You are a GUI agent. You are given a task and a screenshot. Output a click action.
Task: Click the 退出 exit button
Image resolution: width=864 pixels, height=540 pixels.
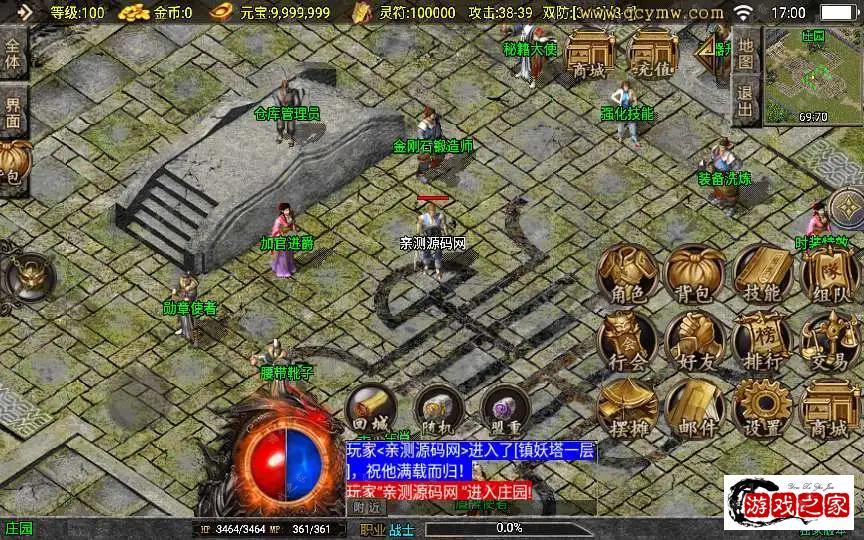tap(745, 102)
